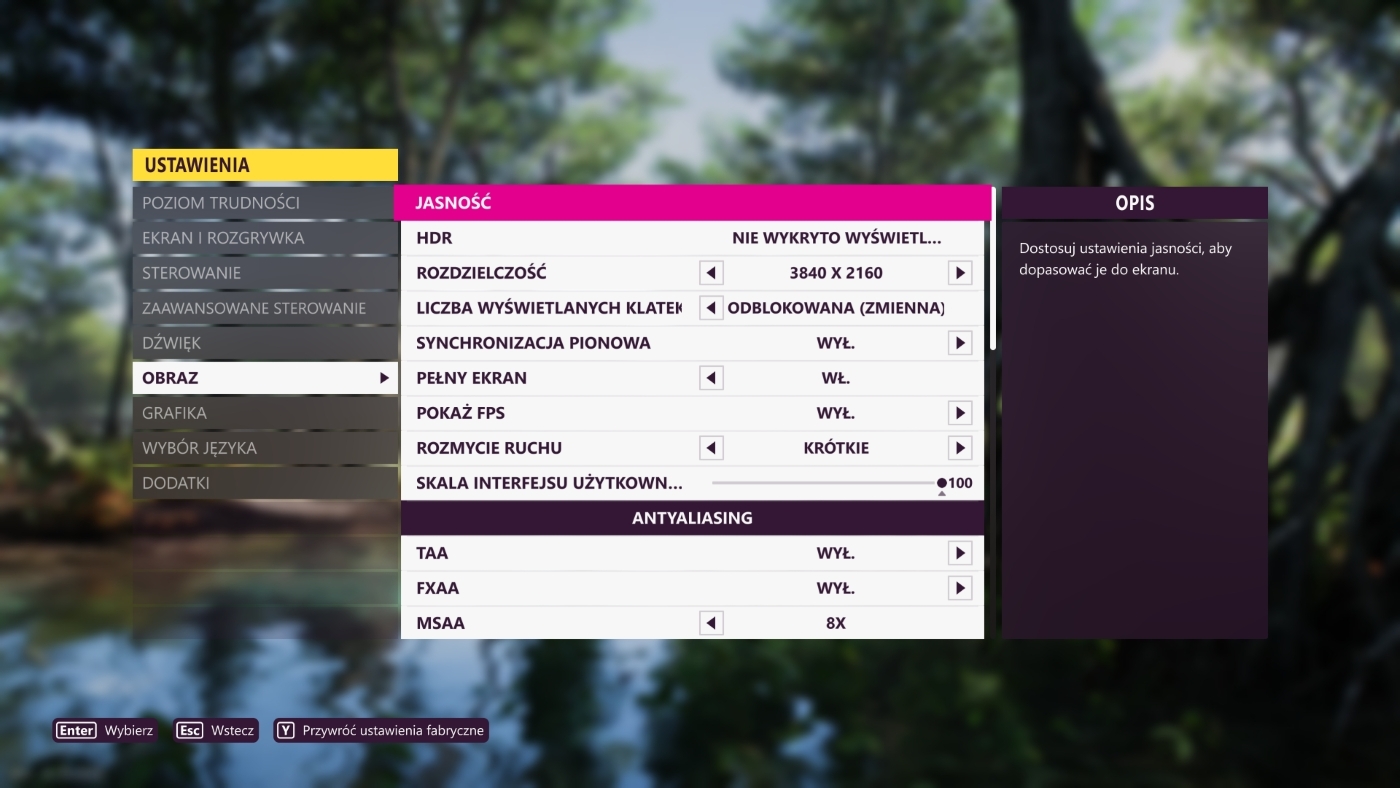Turn on Pokaż FPS using its arrow
This screenshot has width=1400, height=788.
(x=960, y=413)
